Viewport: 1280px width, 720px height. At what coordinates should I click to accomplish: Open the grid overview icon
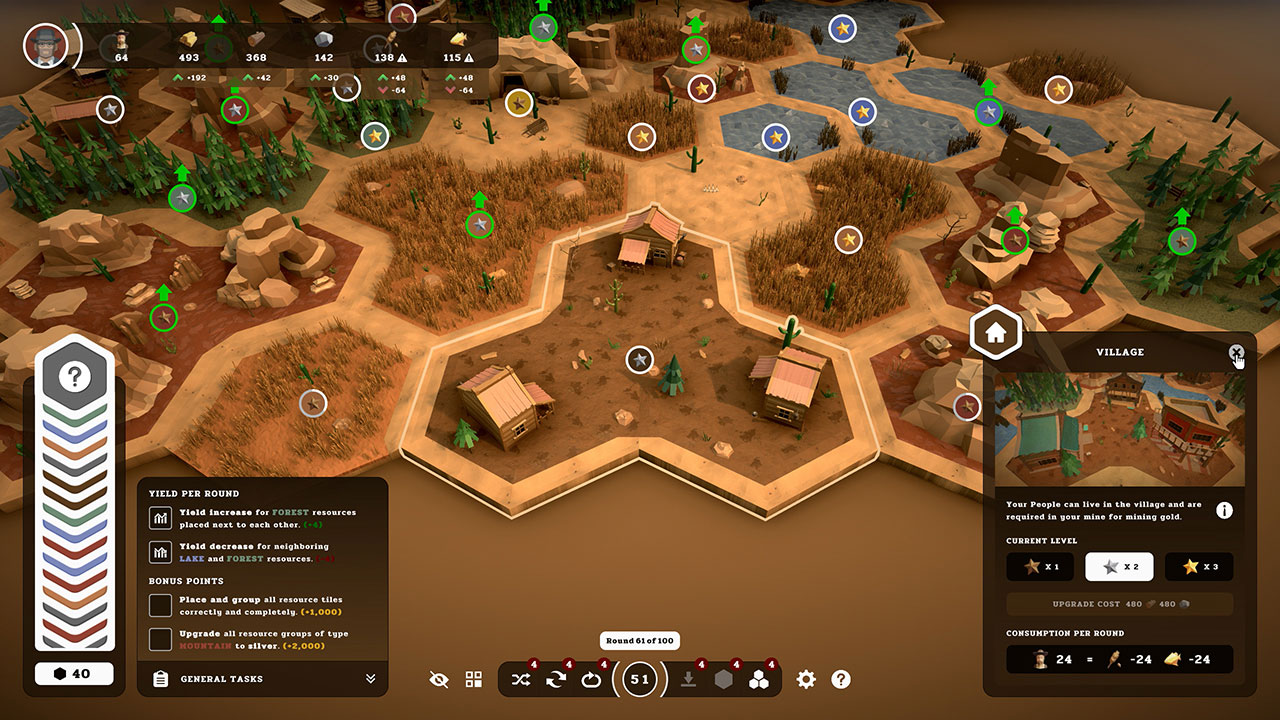coord(473,679)
